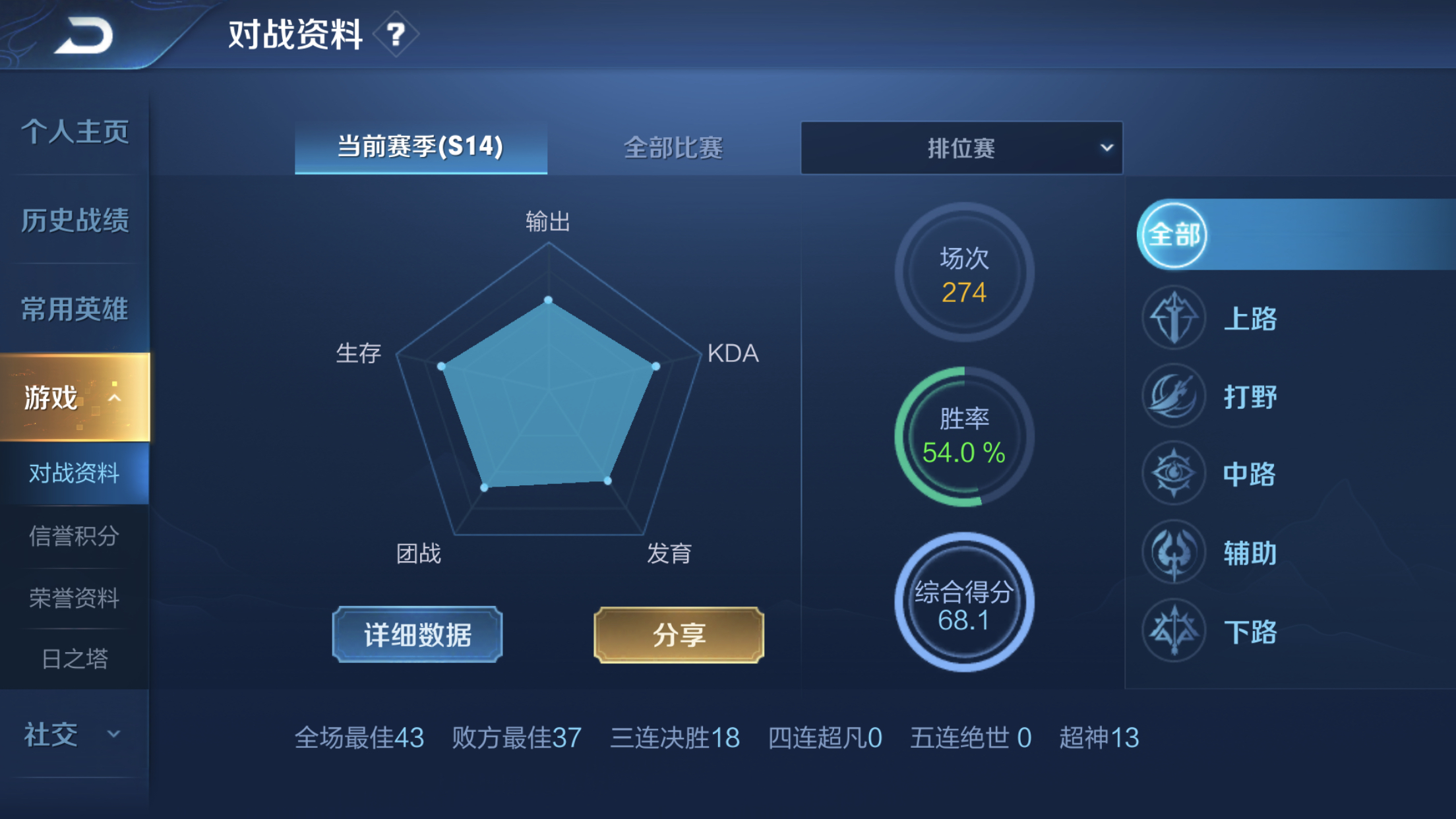This screenshot has height=819, width=1456.
Task: Switch to the 全部比赛 tab
Action: (x=674, y=148)
